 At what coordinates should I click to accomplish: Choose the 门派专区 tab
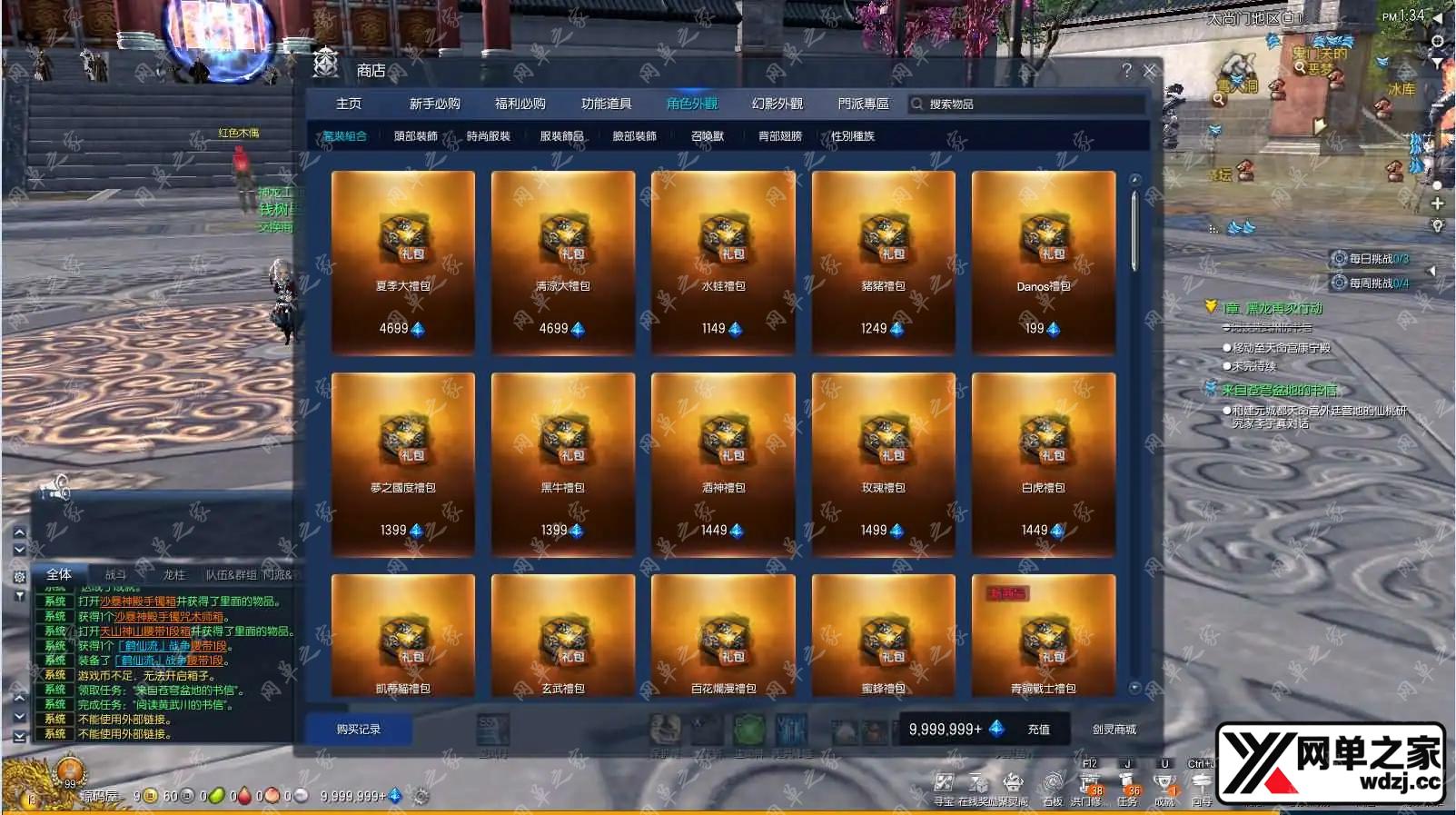(x=863, y=104)
